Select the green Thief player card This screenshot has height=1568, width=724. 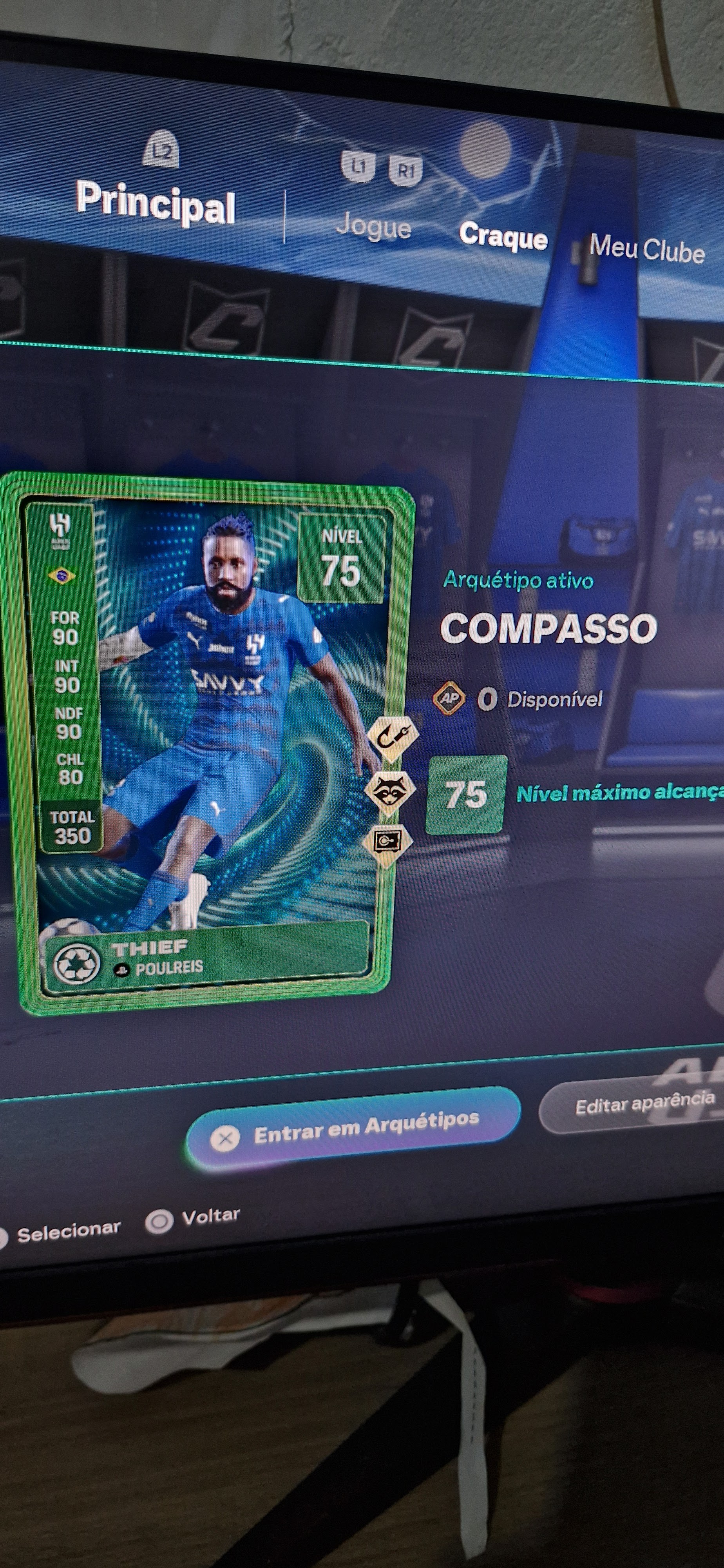click(207, 742)
